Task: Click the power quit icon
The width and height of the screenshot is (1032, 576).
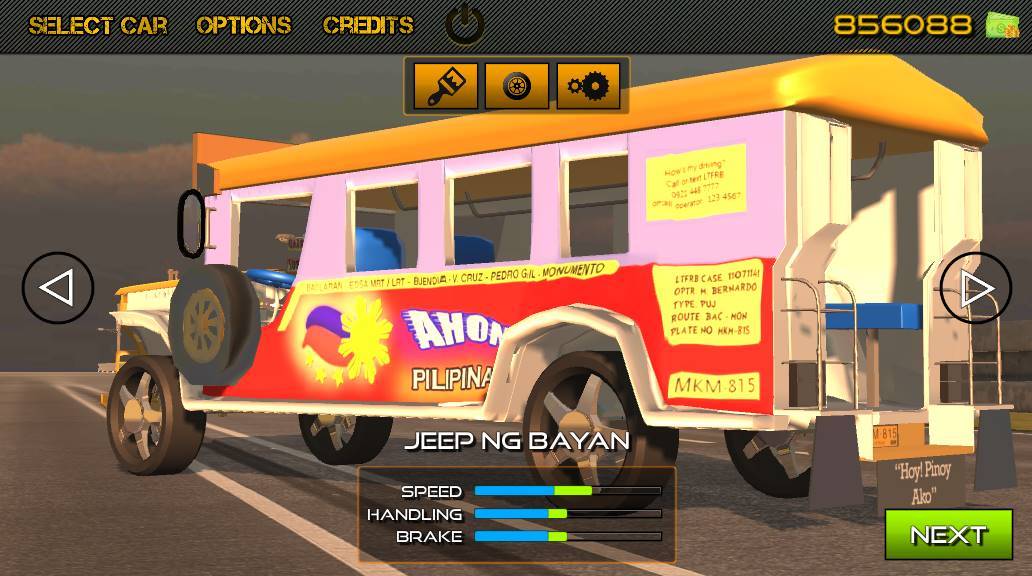Action: click(464, 25)
